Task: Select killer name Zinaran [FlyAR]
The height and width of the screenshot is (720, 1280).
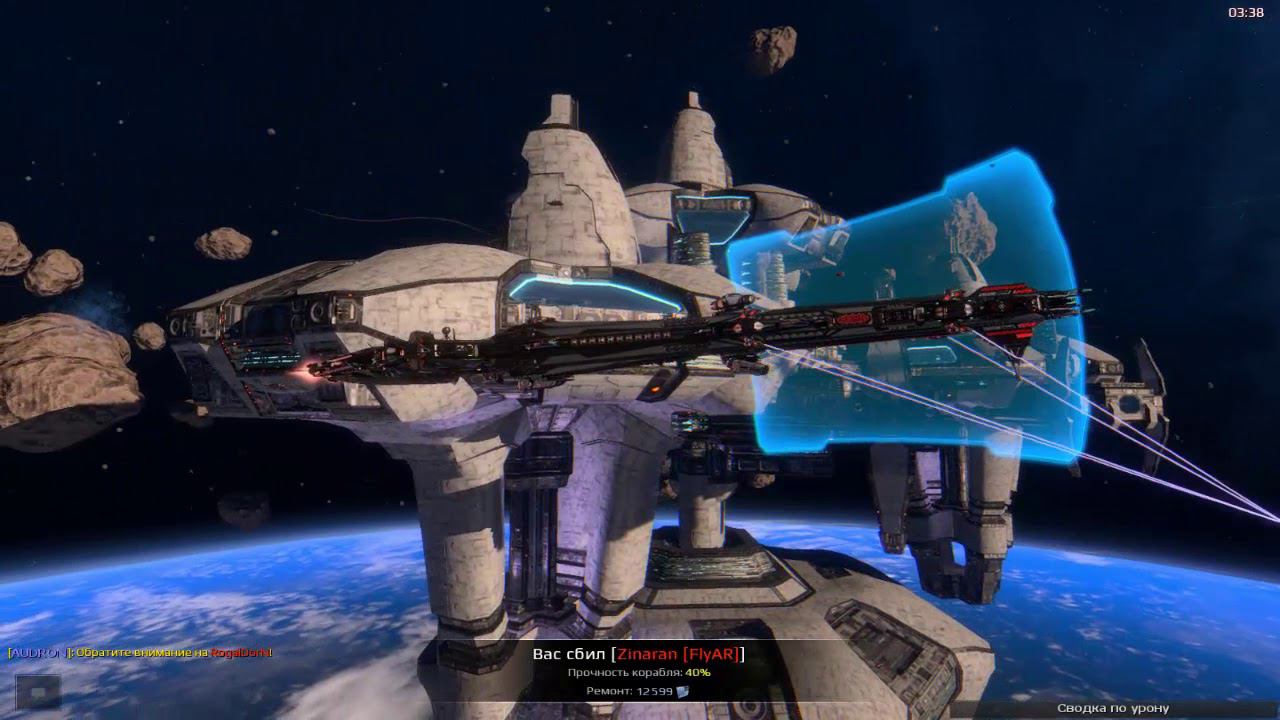Action: tap(679, 654)
